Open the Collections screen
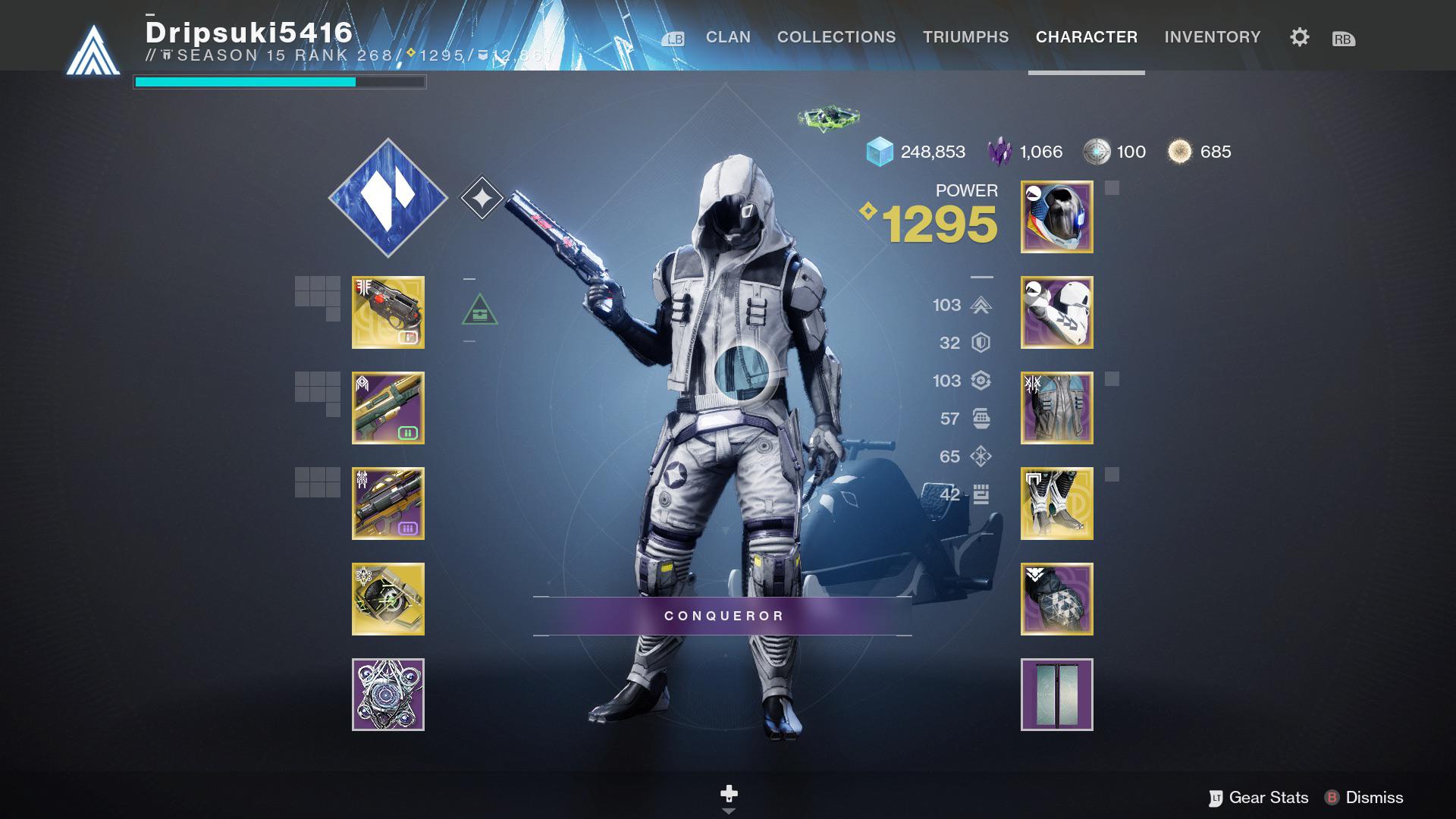 pos(835,37)
